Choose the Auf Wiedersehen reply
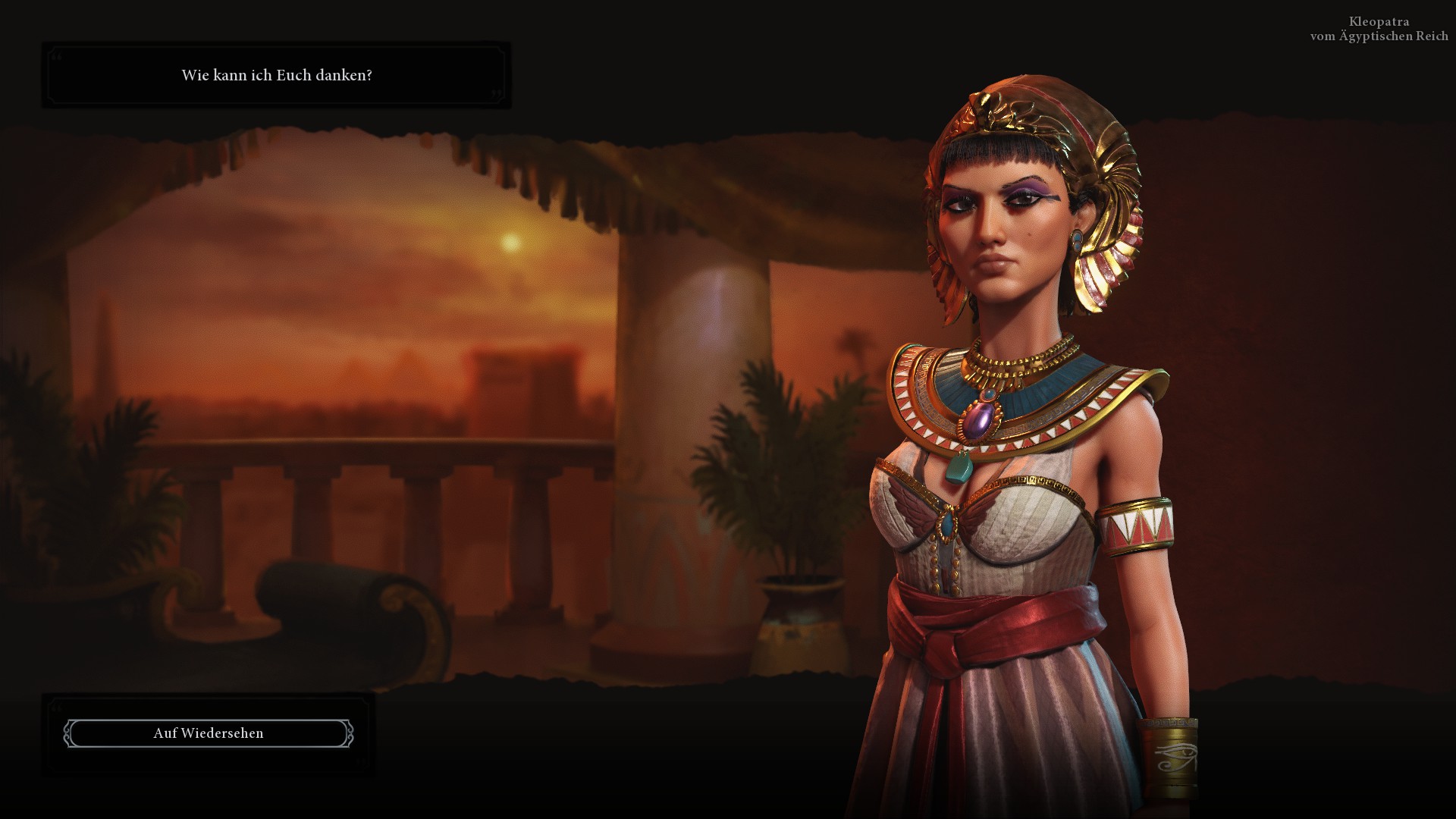This screenshot has width=1456, height=819. (x=209, y=733)
